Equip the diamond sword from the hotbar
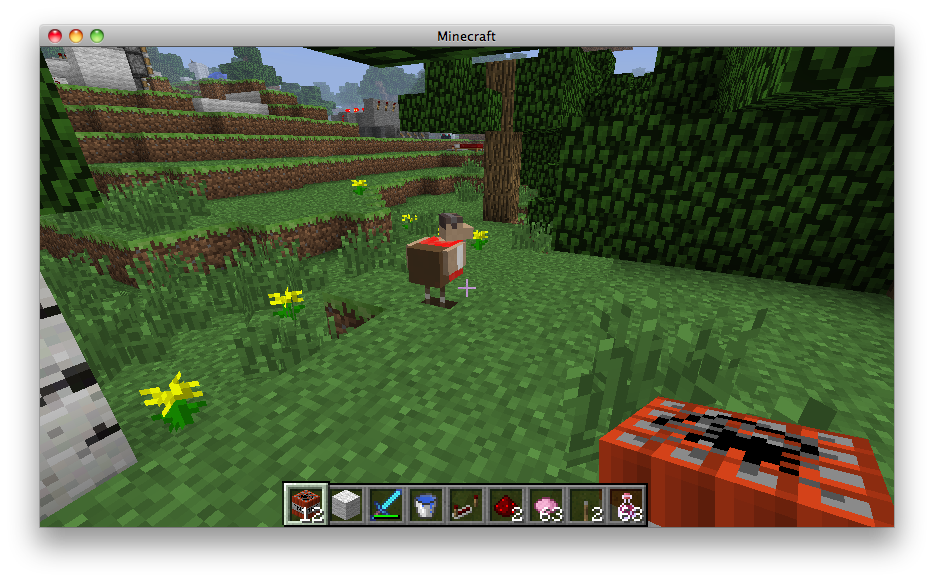 pos(385,505)
